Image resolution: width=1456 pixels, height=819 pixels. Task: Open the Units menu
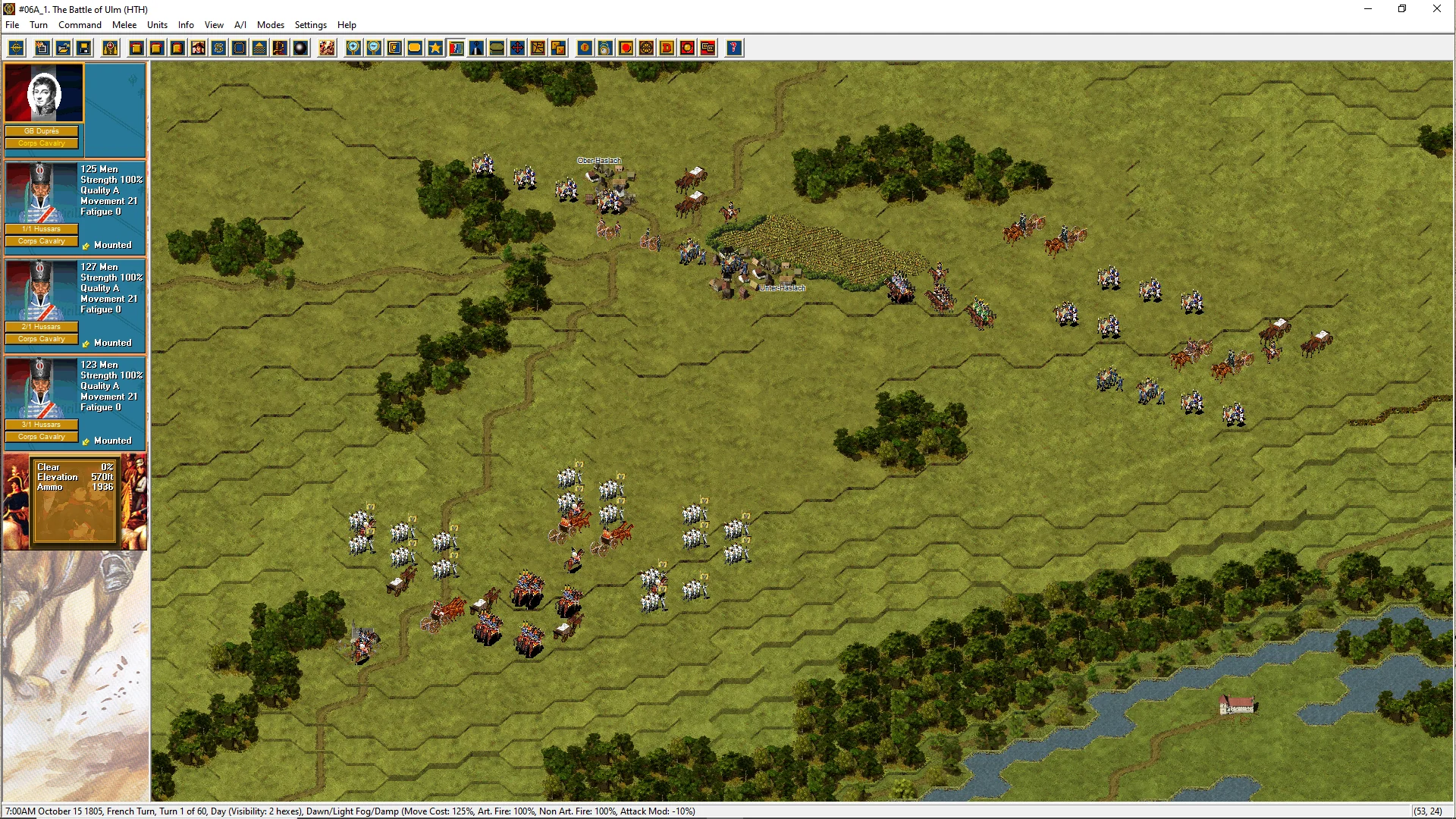click(x=157, y=25)
